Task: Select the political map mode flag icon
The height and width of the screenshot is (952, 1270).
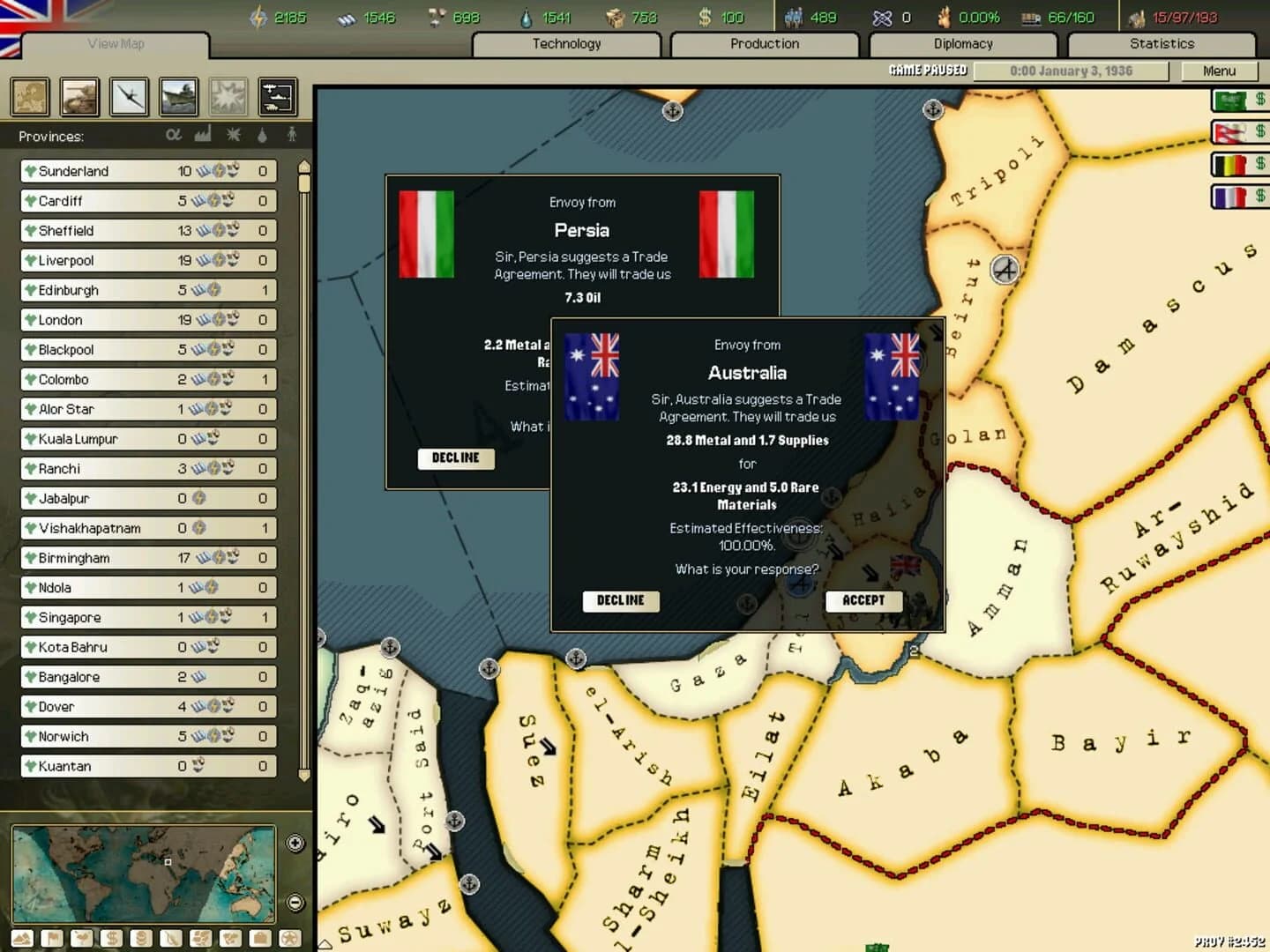Action: click(51, 938)
